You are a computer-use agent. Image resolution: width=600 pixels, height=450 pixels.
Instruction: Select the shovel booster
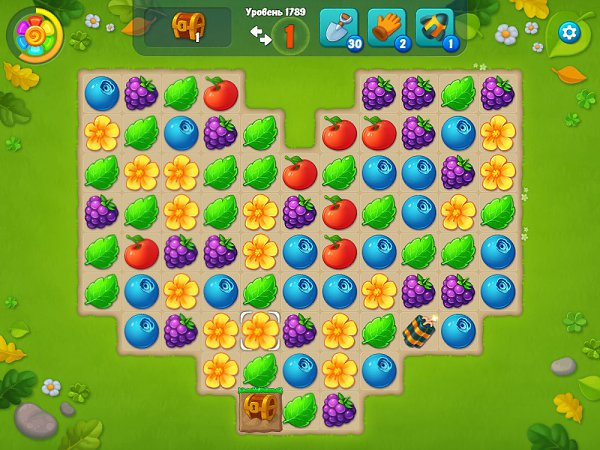(338, 28)
